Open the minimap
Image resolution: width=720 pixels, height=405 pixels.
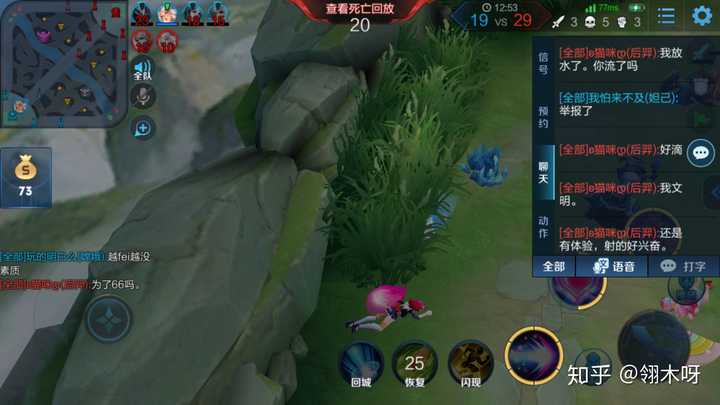[x=63, y=62]
